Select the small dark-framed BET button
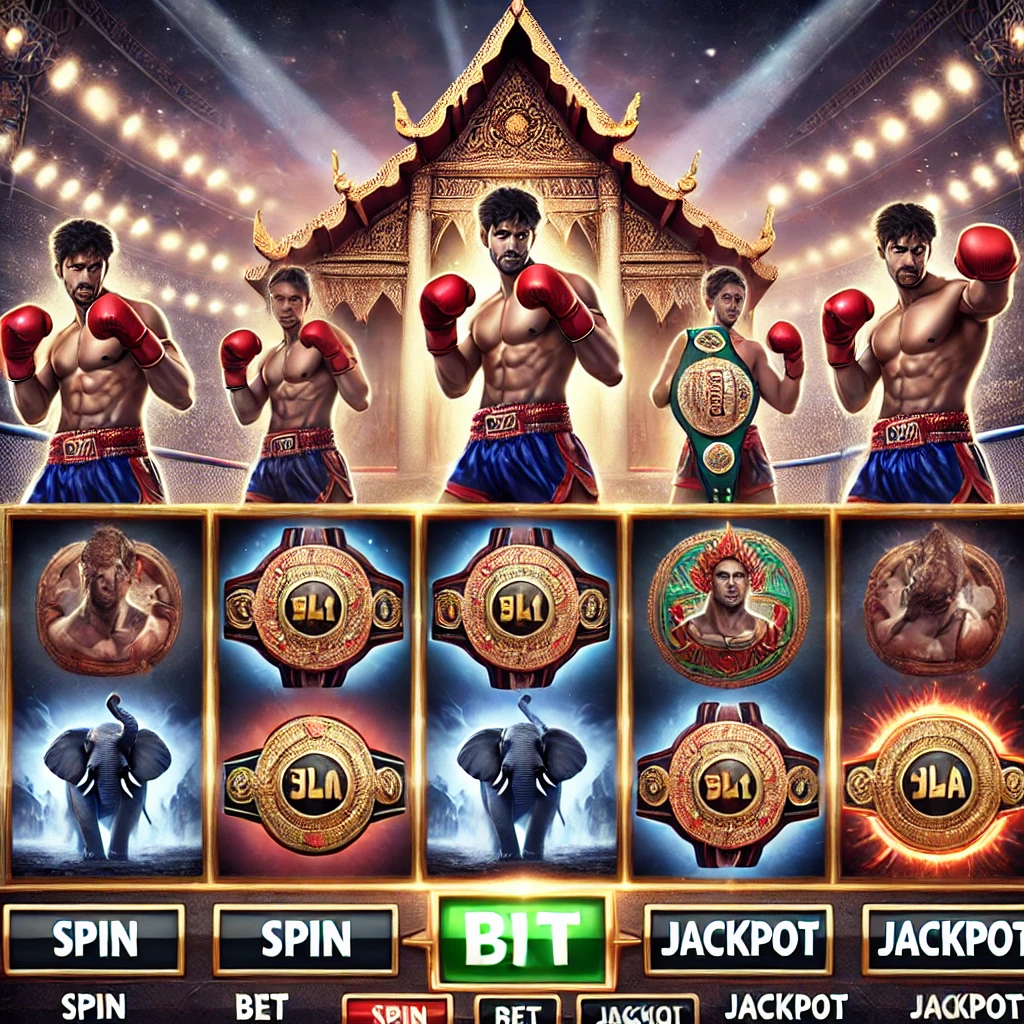1024x1024 pixels. [517, 1010]
